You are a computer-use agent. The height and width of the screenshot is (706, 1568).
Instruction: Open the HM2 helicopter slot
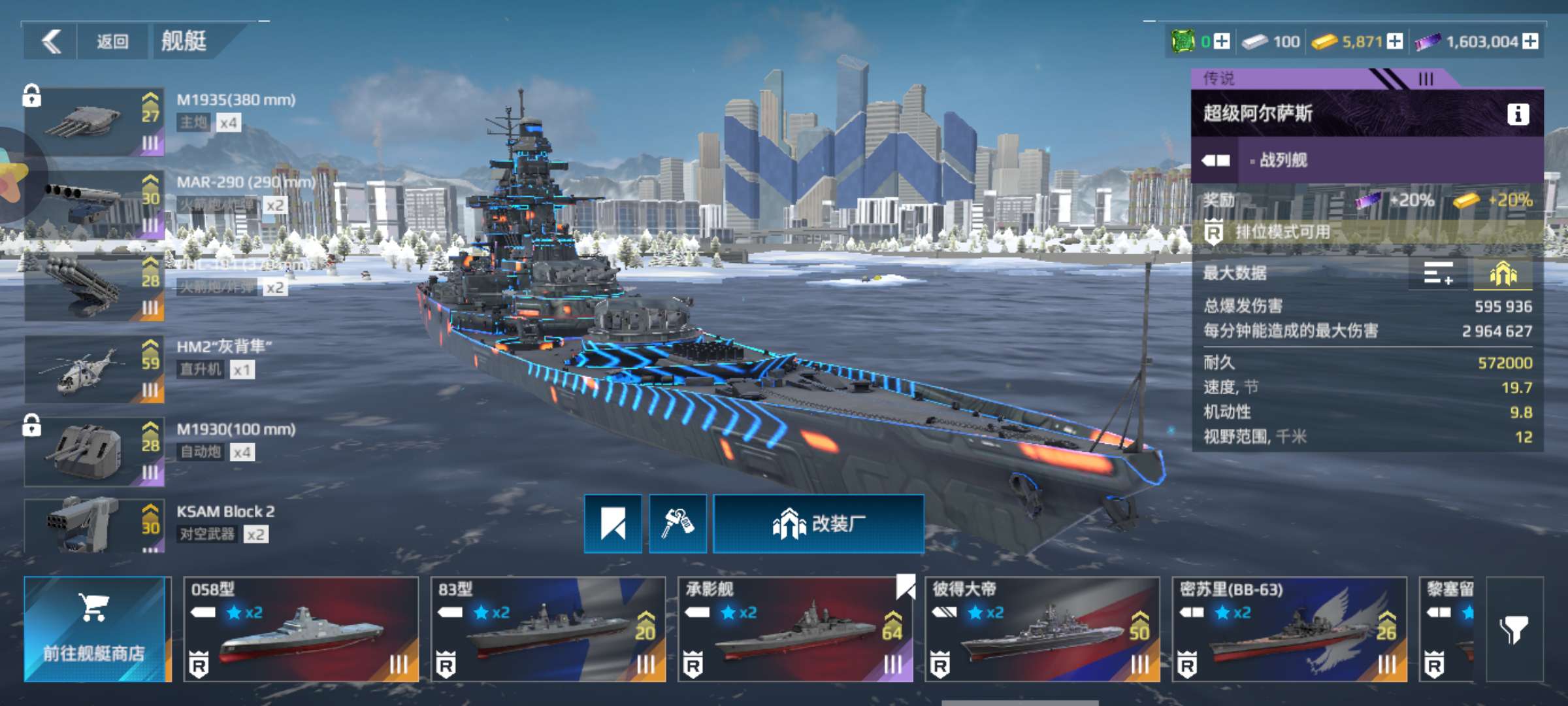(95, 370)
